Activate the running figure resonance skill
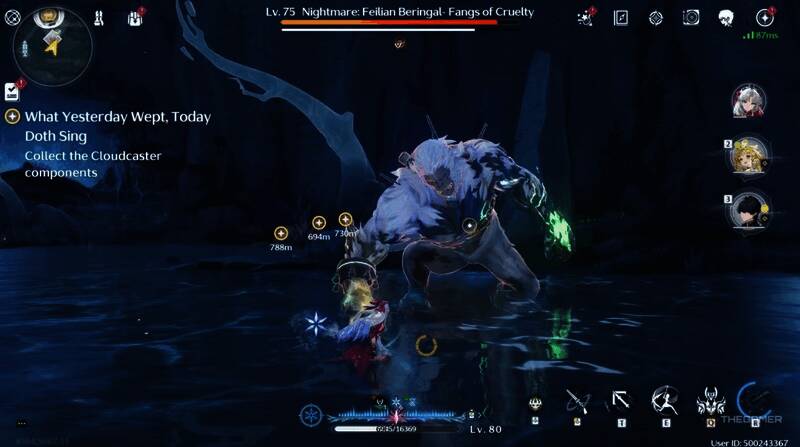The width and height of the screenshot is (800, 447). pyautogui.click(x=664, y=402)
